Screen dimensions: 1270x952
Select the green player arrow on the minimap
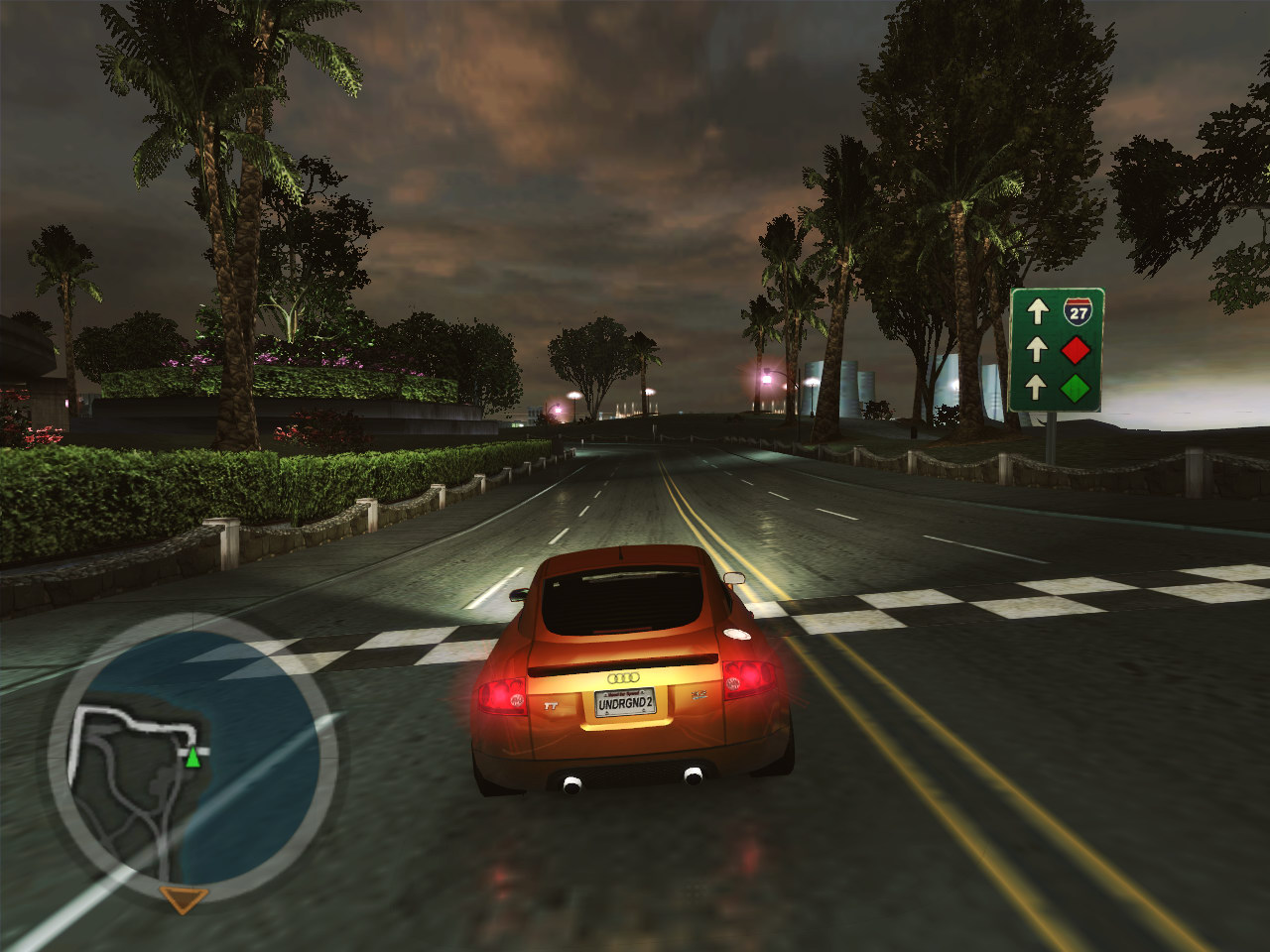pos(192,759)
